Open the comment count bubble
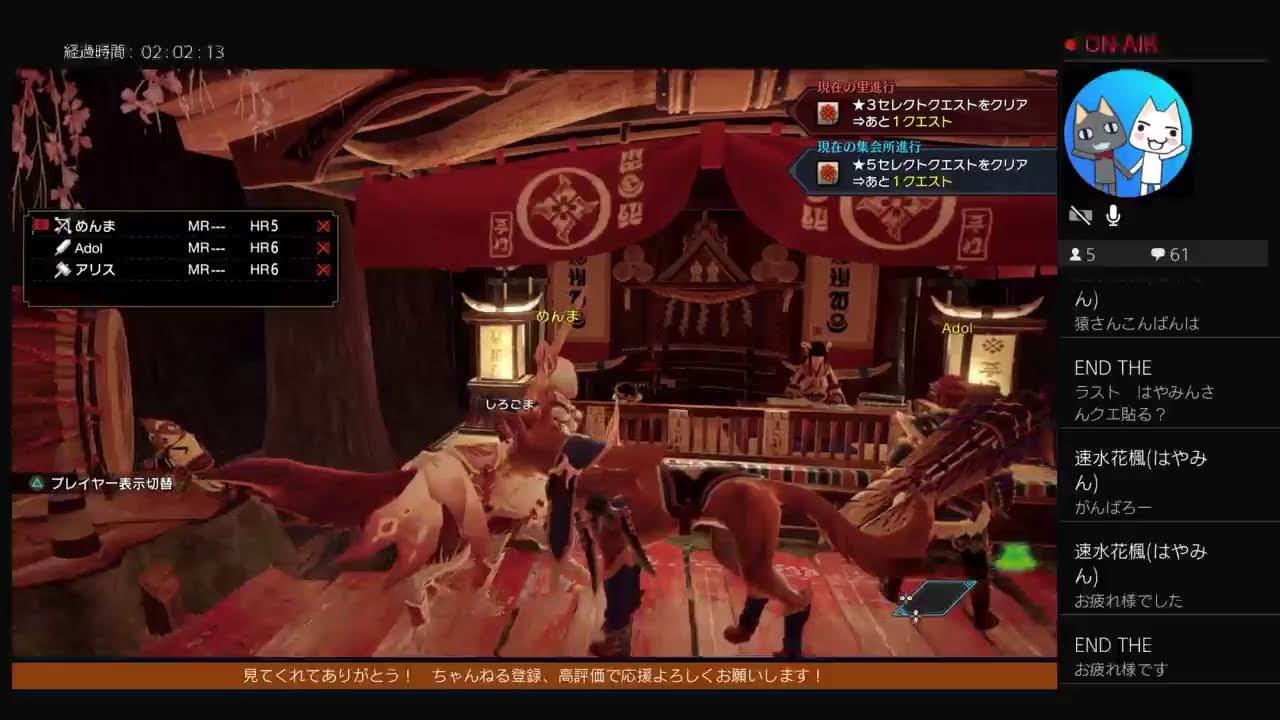Screen dimensions: 1280x720 pyautogui.click(x=1169, y=255)
